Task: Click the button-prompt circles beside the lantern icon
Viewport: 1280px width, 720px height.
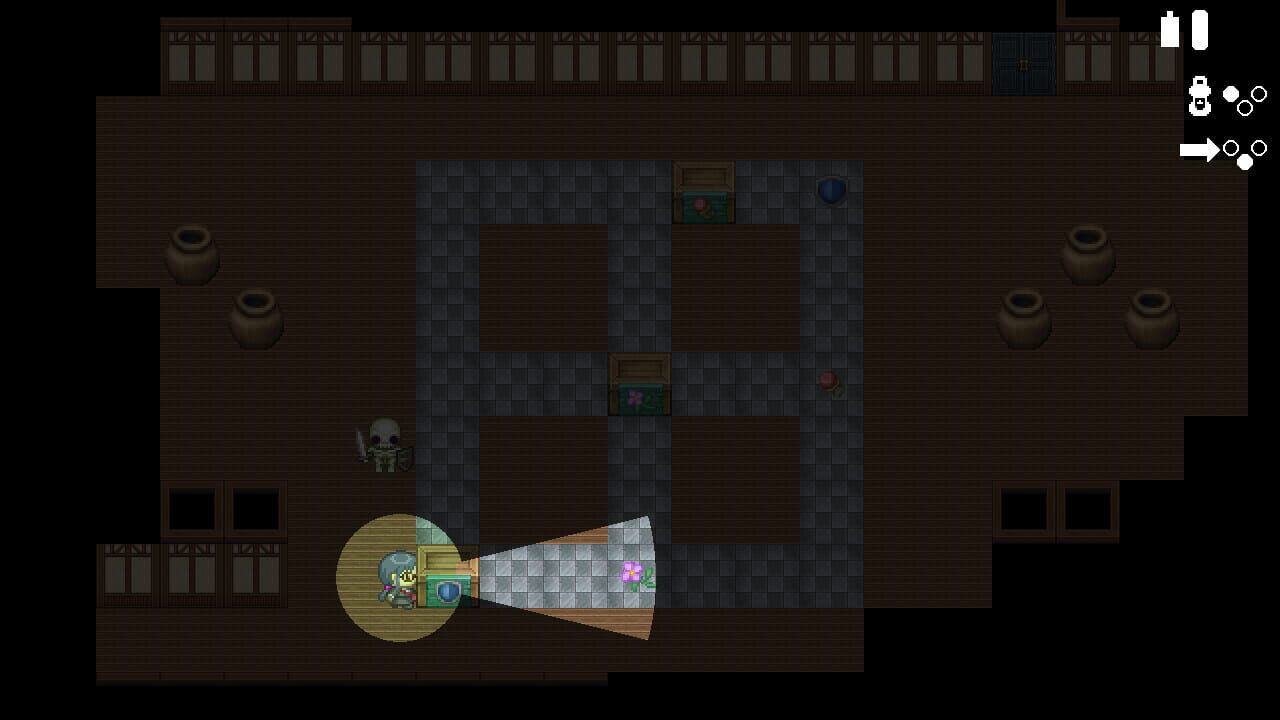Action: click(1243, 100)
